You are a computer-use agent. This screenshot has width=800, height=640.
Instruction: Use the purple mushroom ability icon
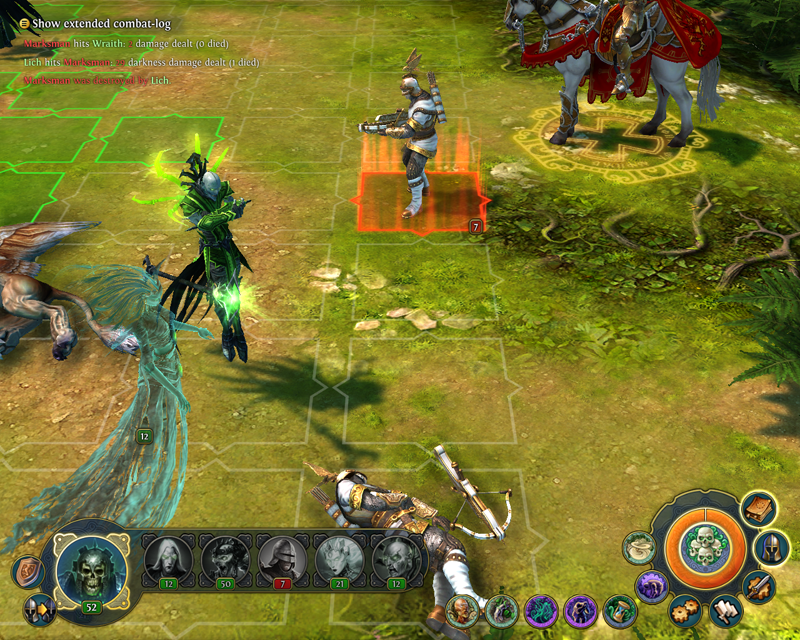(x=651, y=586)
